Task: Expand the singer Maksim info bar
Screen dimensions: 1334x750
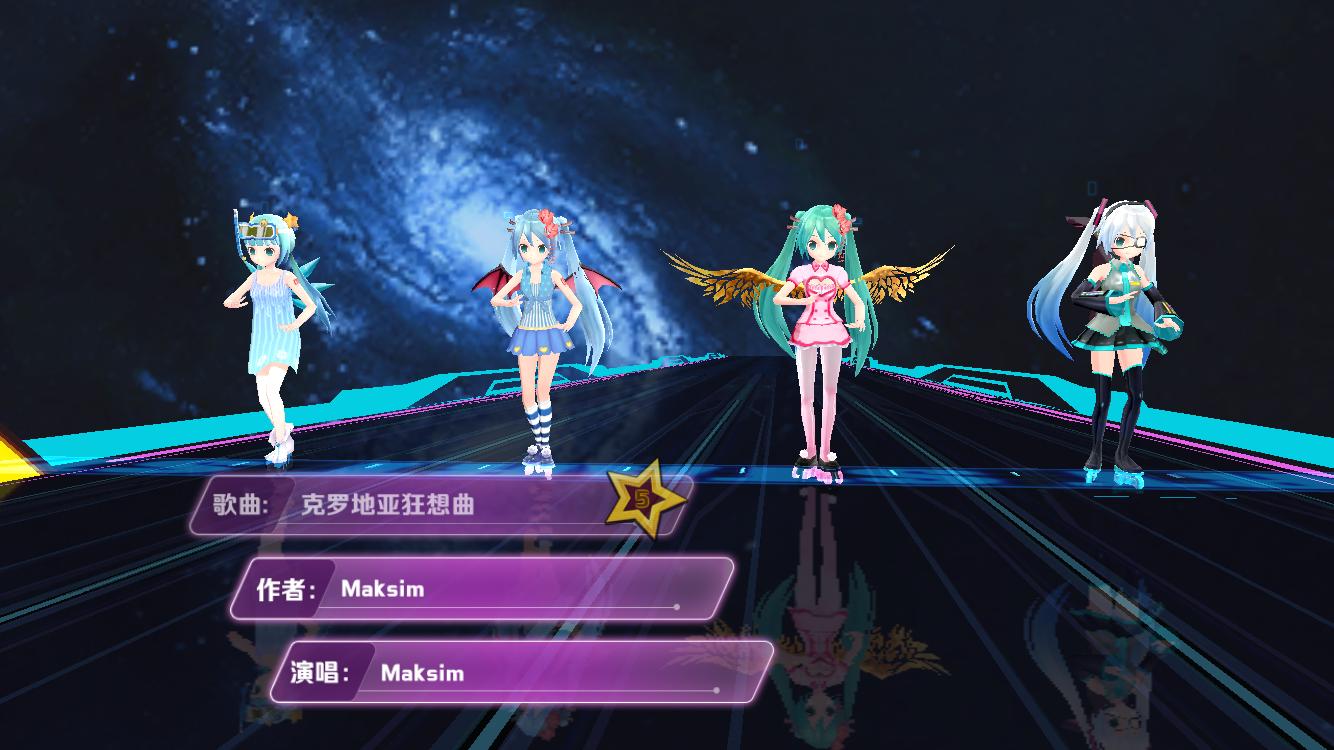Action: coord(540,674)
